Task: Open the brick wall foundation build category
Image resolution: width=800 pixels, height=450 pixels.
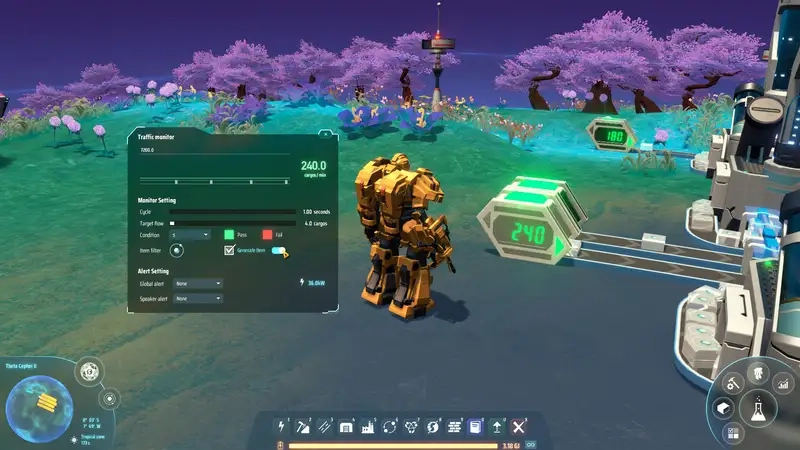Action: pos(454,427)
